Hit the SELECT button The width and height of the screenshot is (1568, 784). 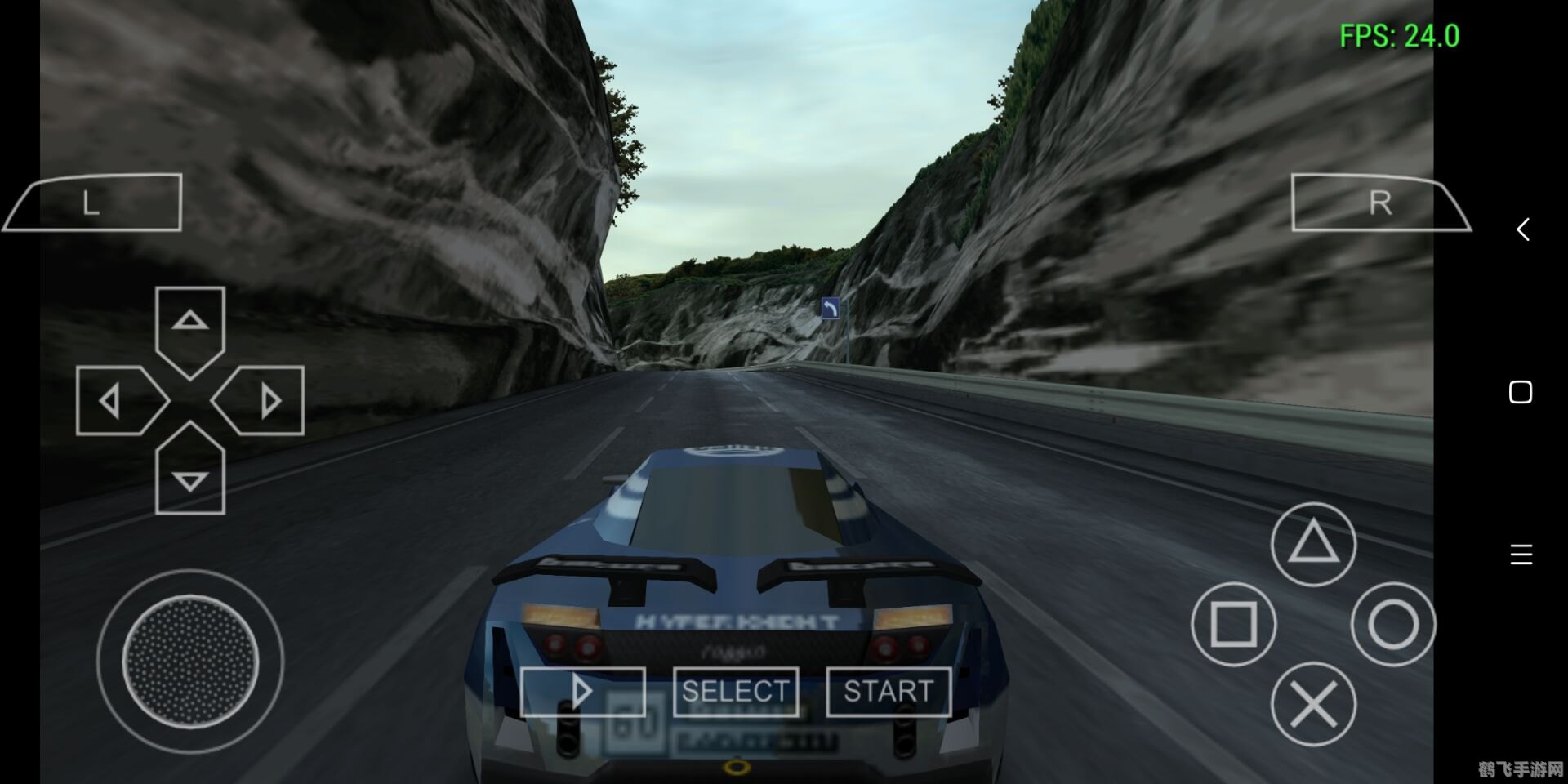[735, 692]
